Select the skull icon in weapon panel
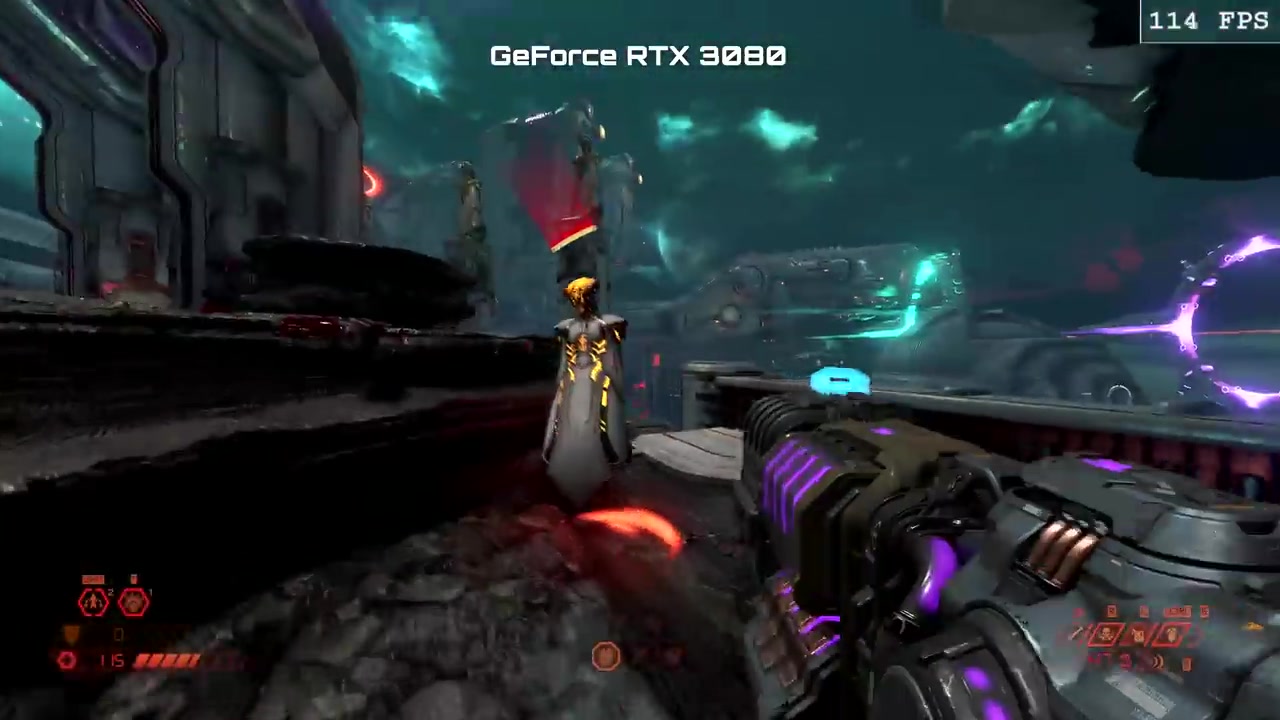 [1108, 634]
